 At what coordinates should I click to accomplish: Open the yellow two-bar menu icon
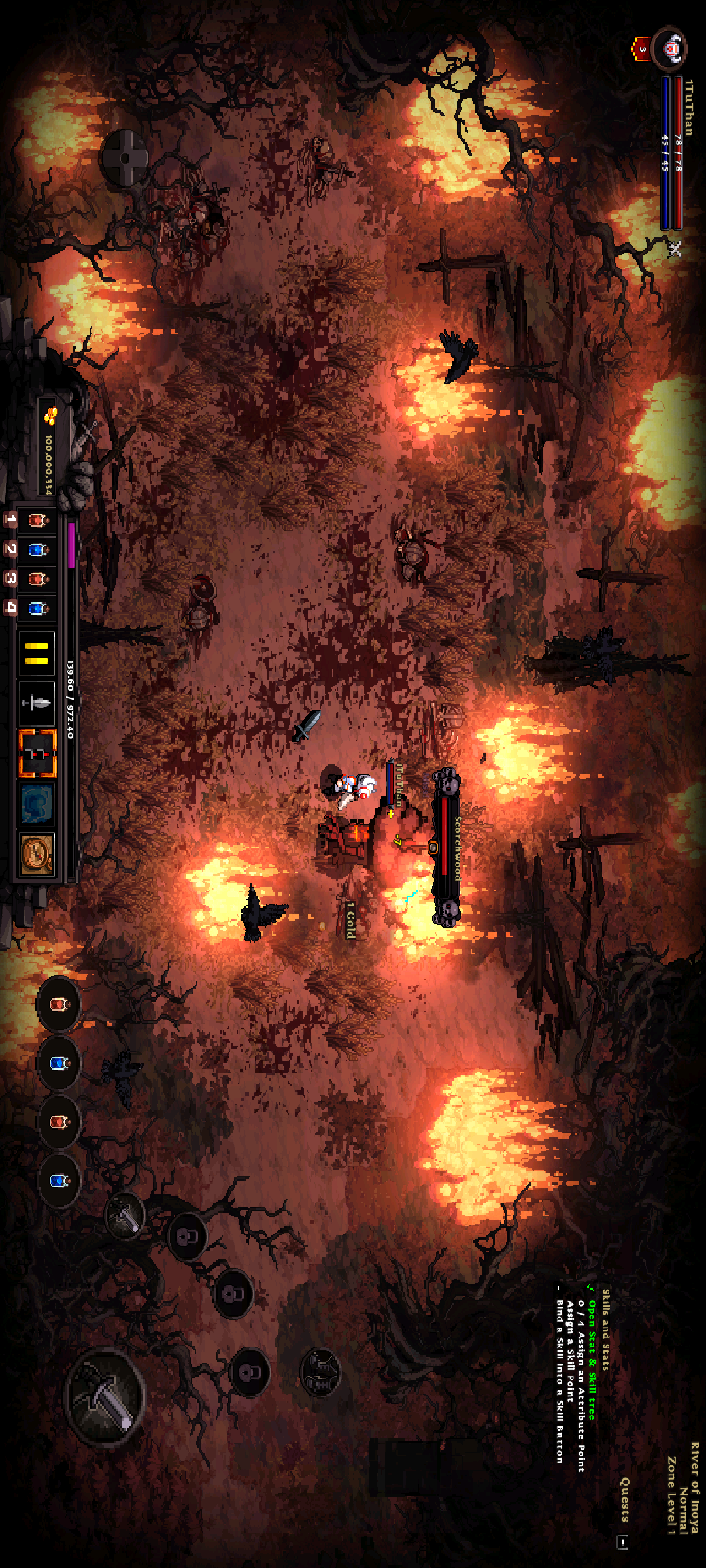37,653
